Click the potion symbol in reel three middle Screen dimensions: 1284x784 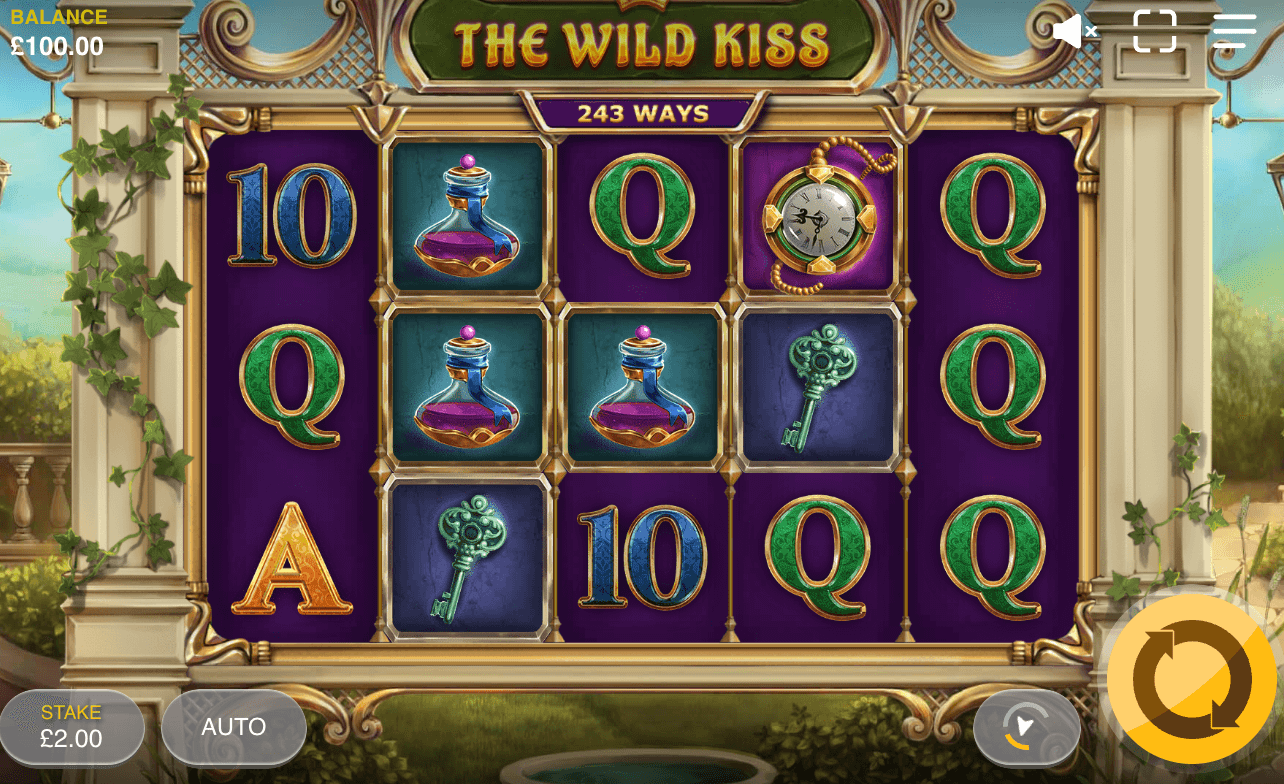click(x=643, y=384)
